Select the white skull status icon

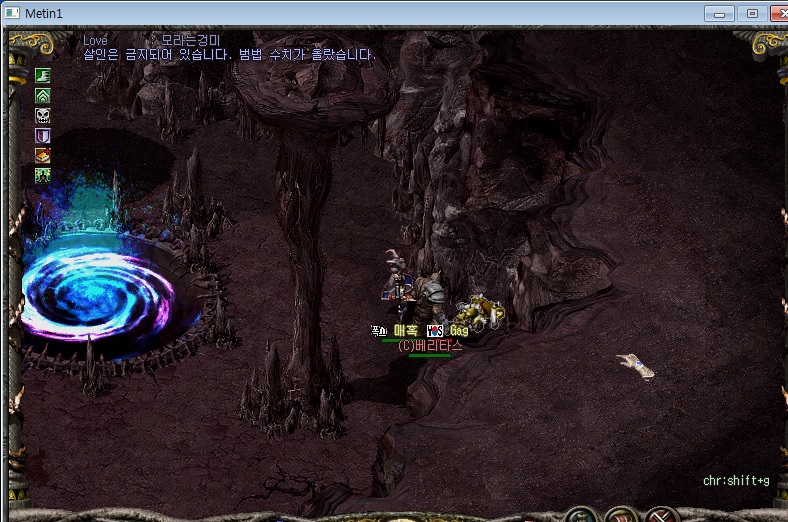click(43, 116)
